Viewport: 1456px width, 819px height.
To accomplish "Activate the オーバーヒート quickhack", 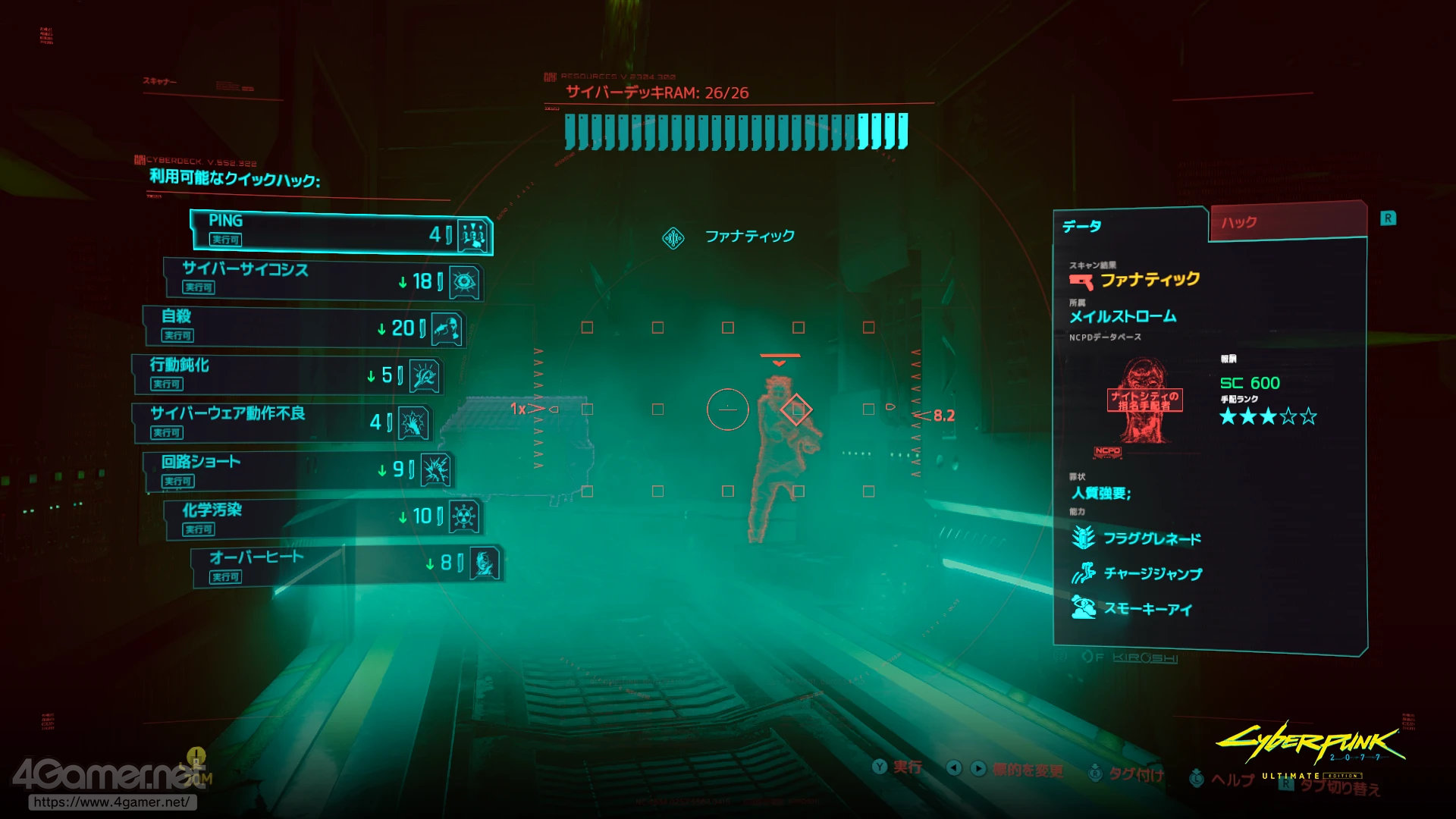I will (347, 566).
